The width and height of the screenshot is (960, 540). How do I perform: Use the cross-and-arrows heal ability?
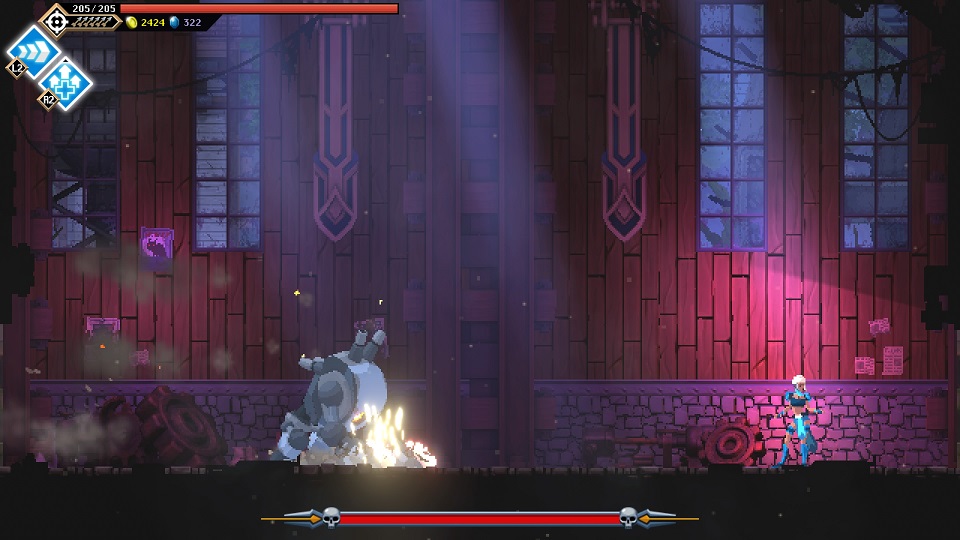click(x=66, y=83)
